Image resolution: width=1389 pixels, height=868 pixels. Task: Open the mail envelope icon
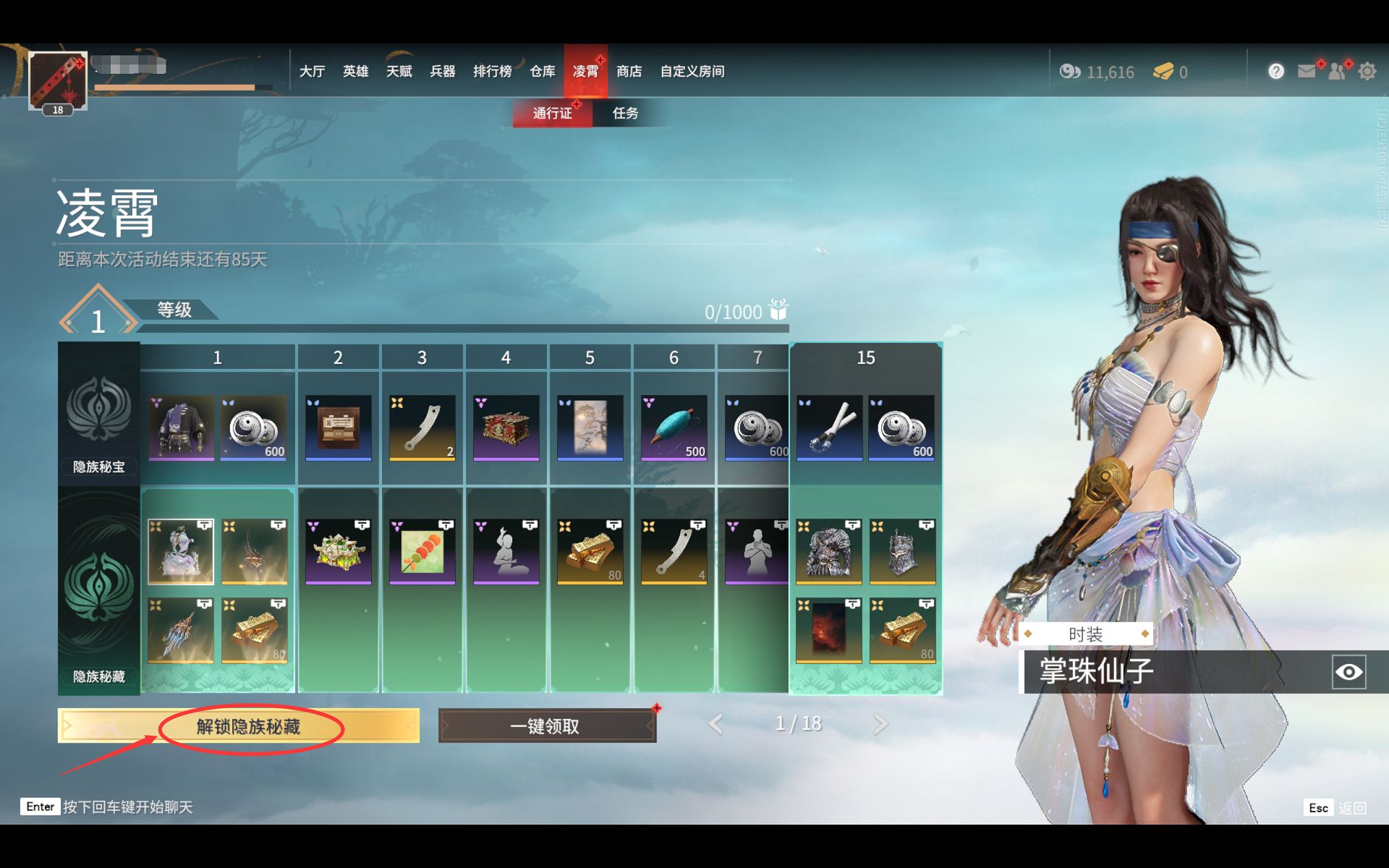[1307, 71]
